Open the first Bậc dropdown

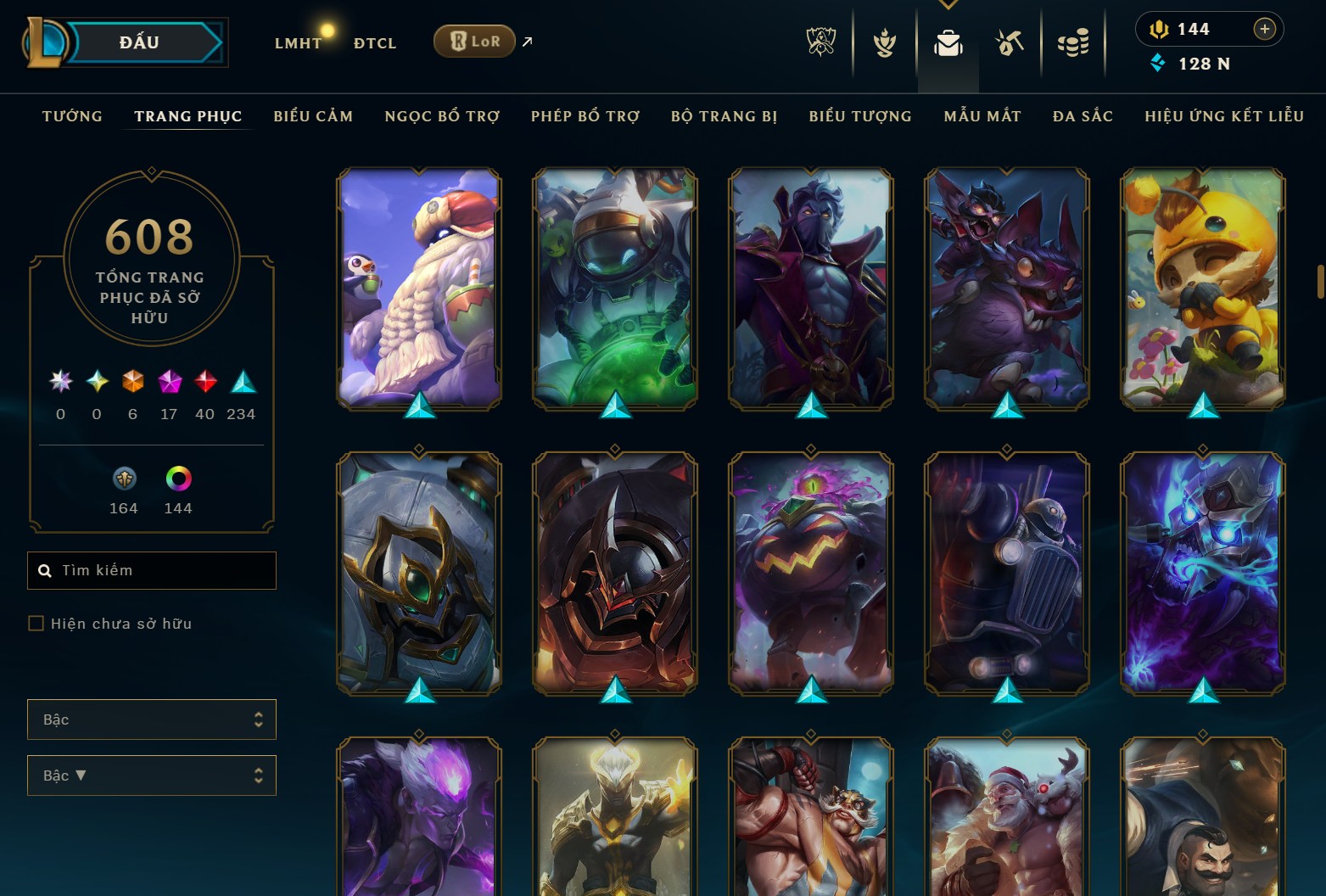pyautogui.click(x=151, y=719)
